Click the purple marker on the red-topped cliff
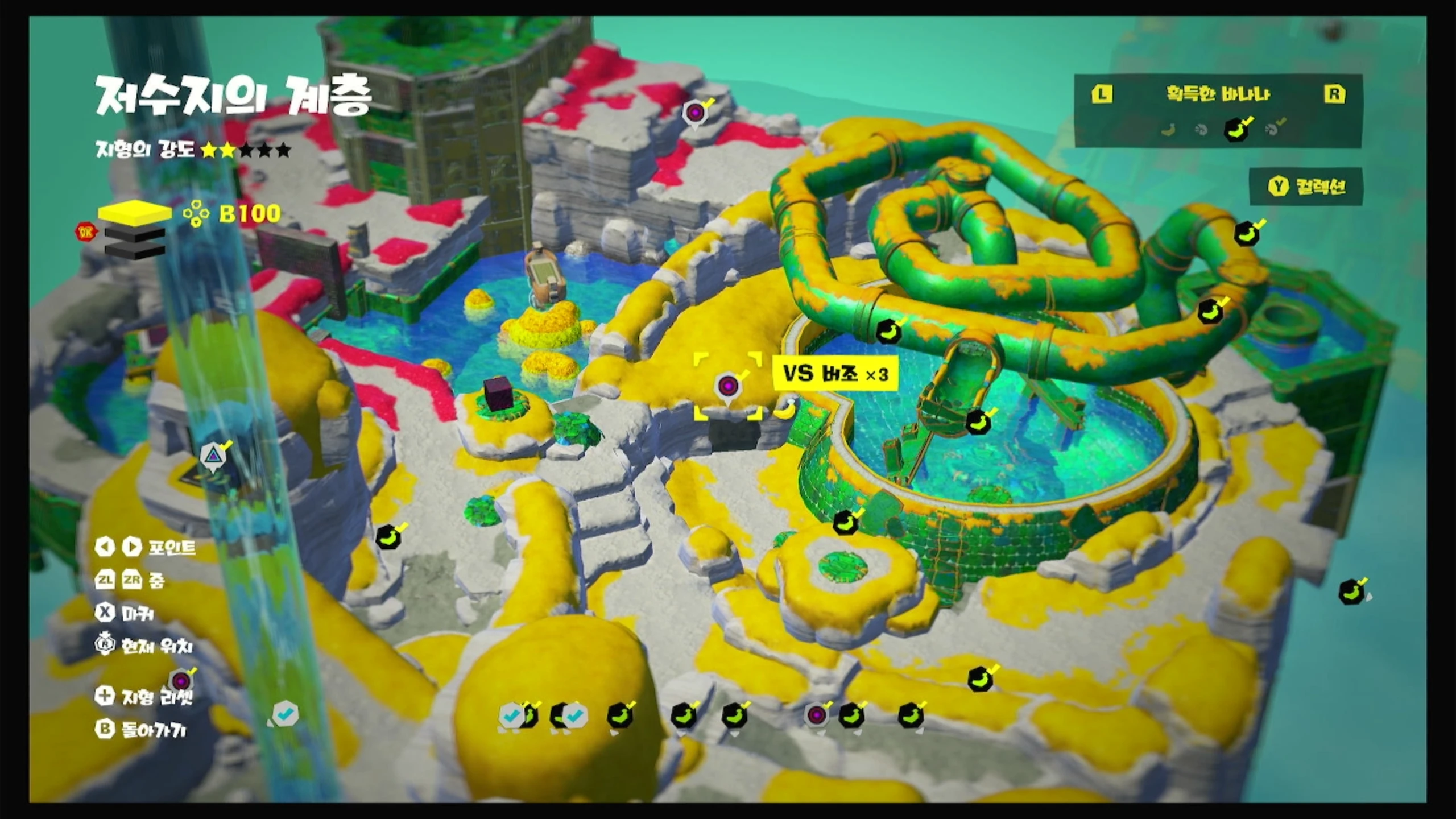This screenshot has width=1456, height=819. click(694, 113)
